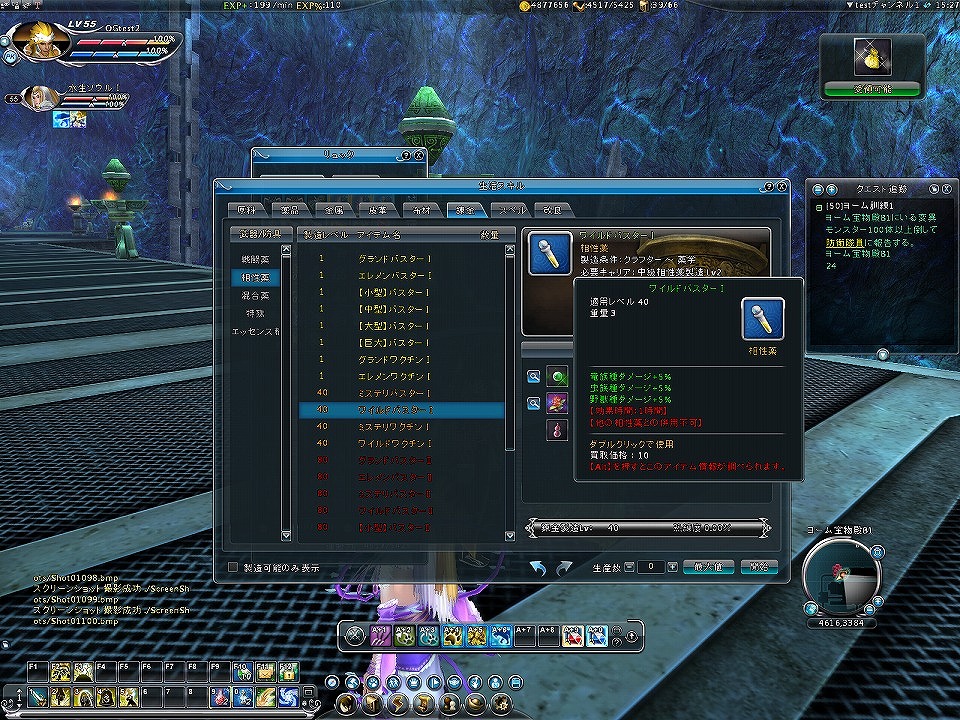Open the minimap showing ヨーム宝物殿B1
The height and width of the screenshot is (720, 960).
(841, 577)
